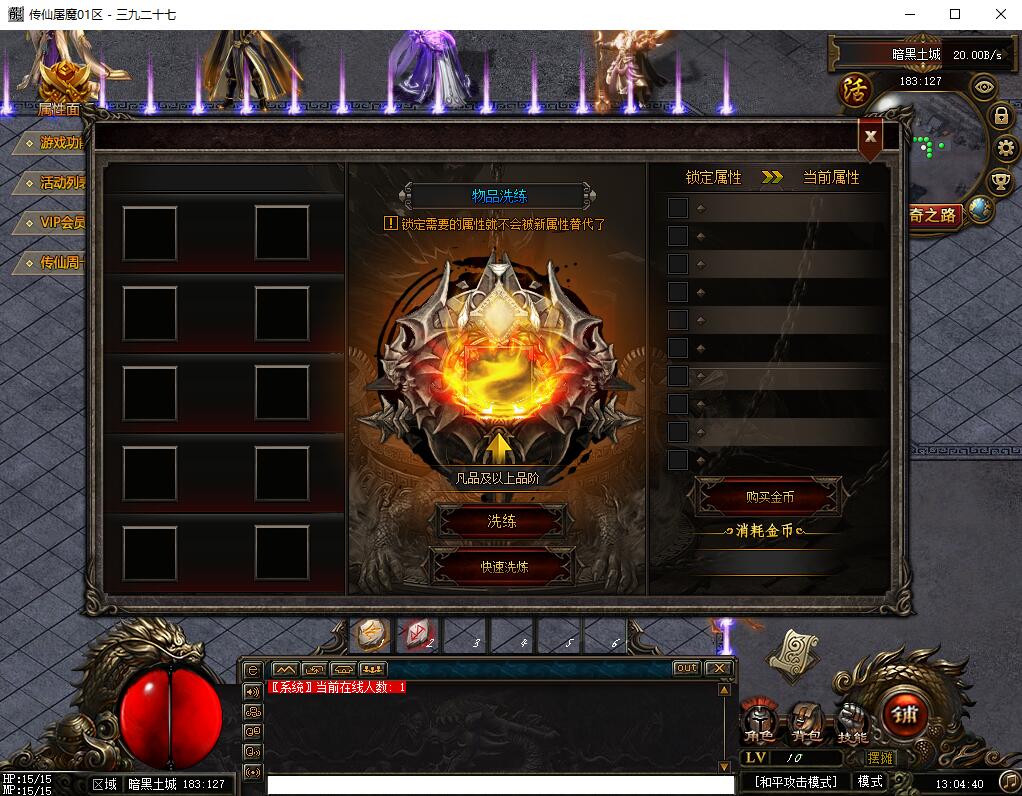Toggle the eye visibility icon
1022x796 pixels.
[x=985, y=86]
